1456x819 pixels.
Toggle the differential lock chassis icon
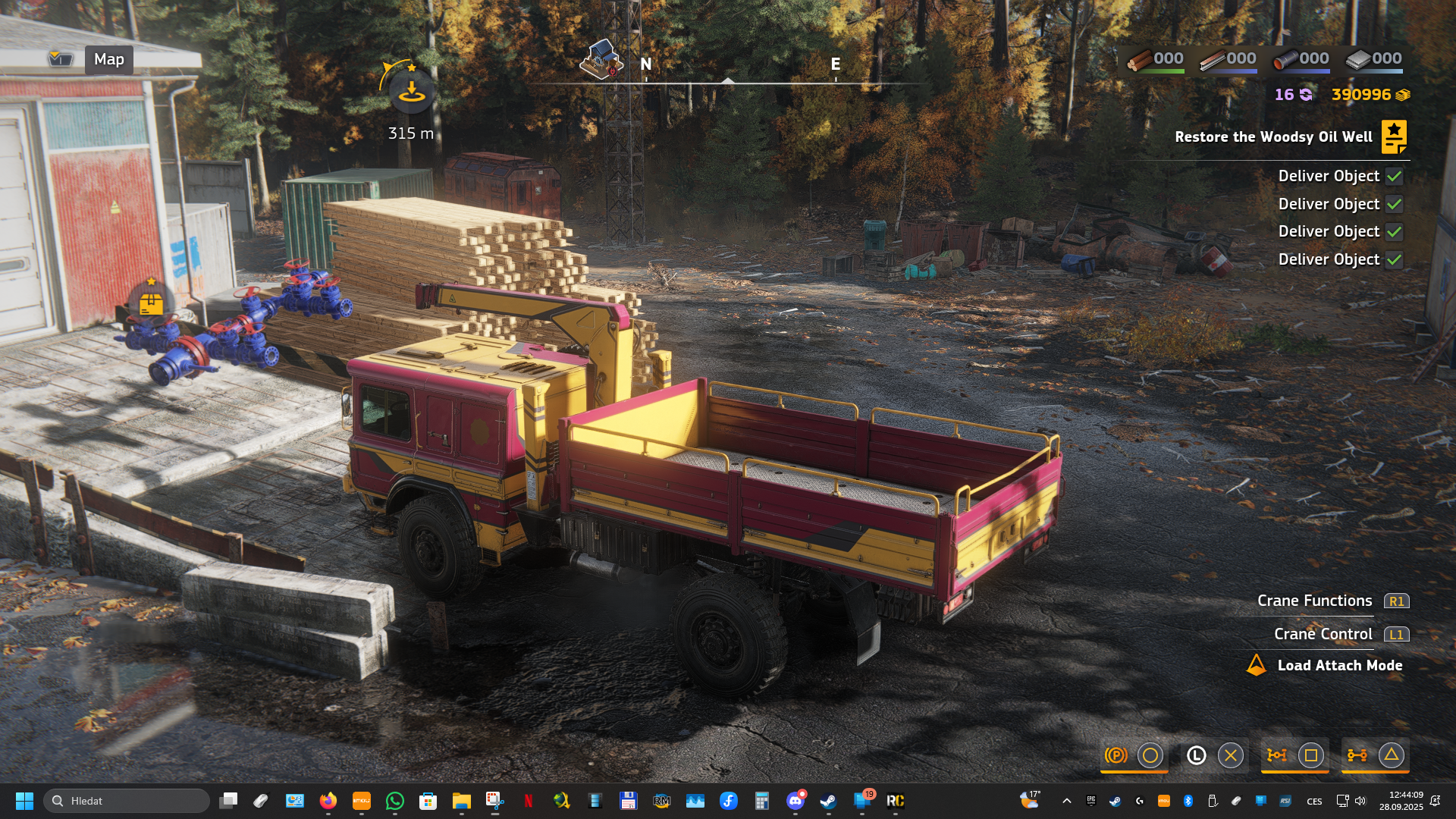[x=1276, y=755]
